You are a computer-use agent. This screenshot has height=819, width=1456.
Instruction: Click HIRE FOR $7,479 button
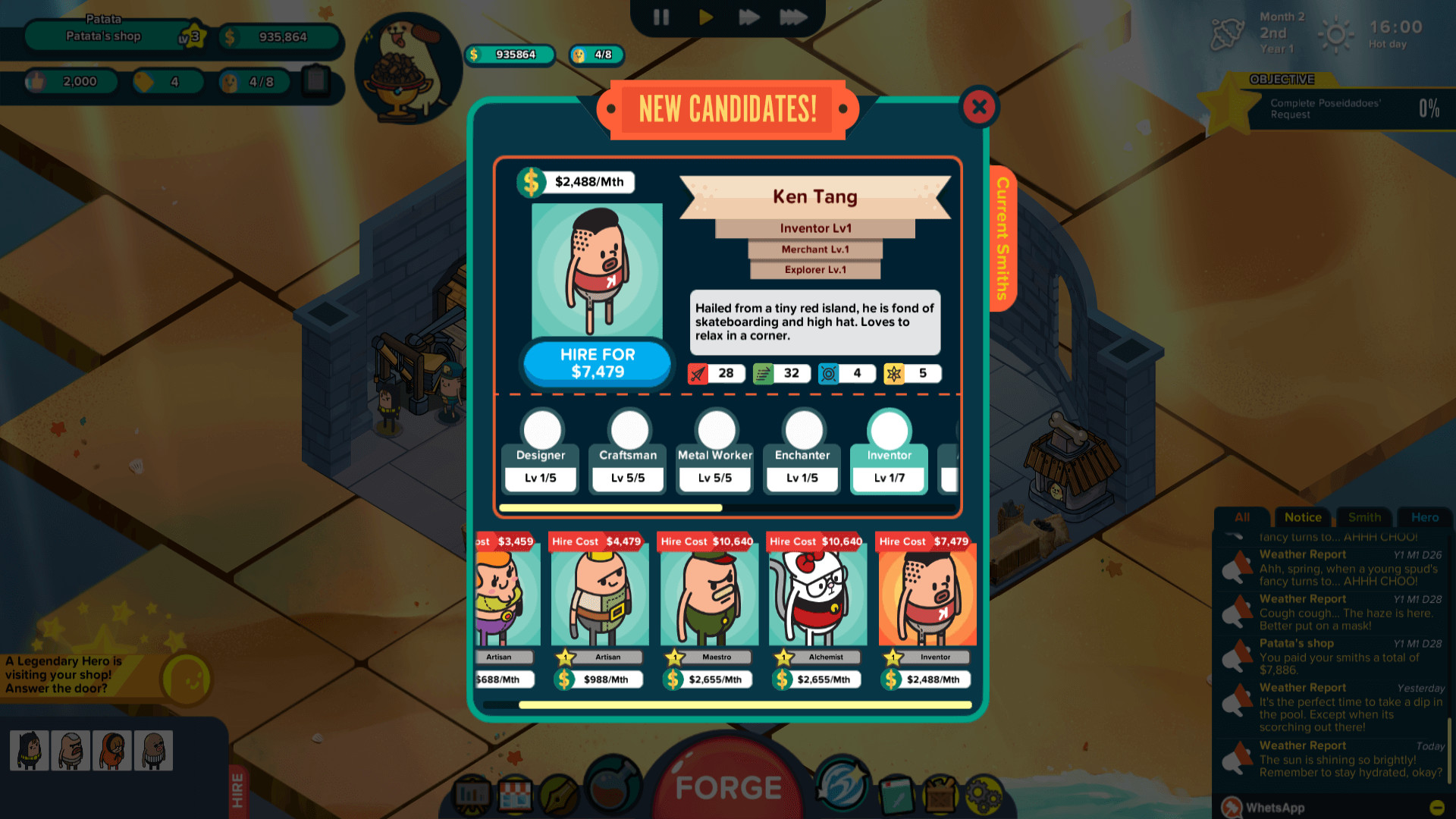pos(596,364)
